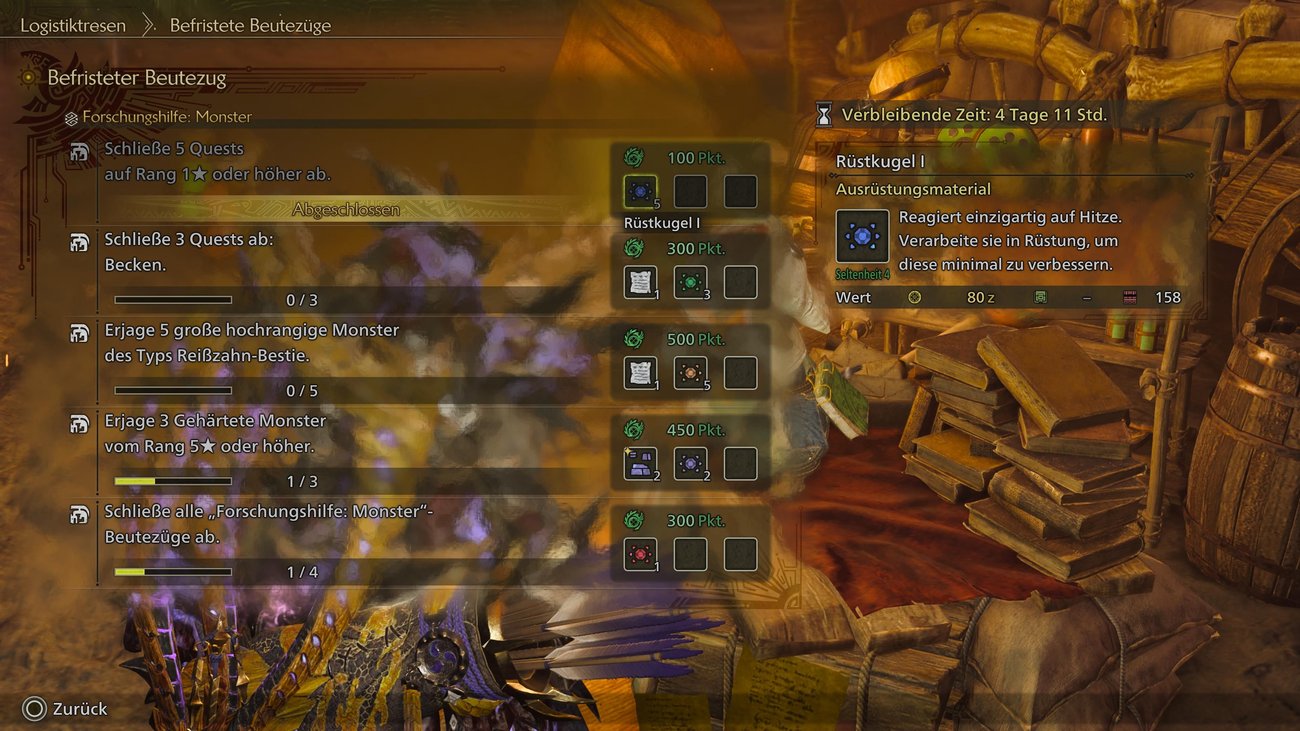Expand the "Forschungshilfe: Monster" category header
Image resolution: width=1300 pixels, height=731 pixels.
(140, 116)
